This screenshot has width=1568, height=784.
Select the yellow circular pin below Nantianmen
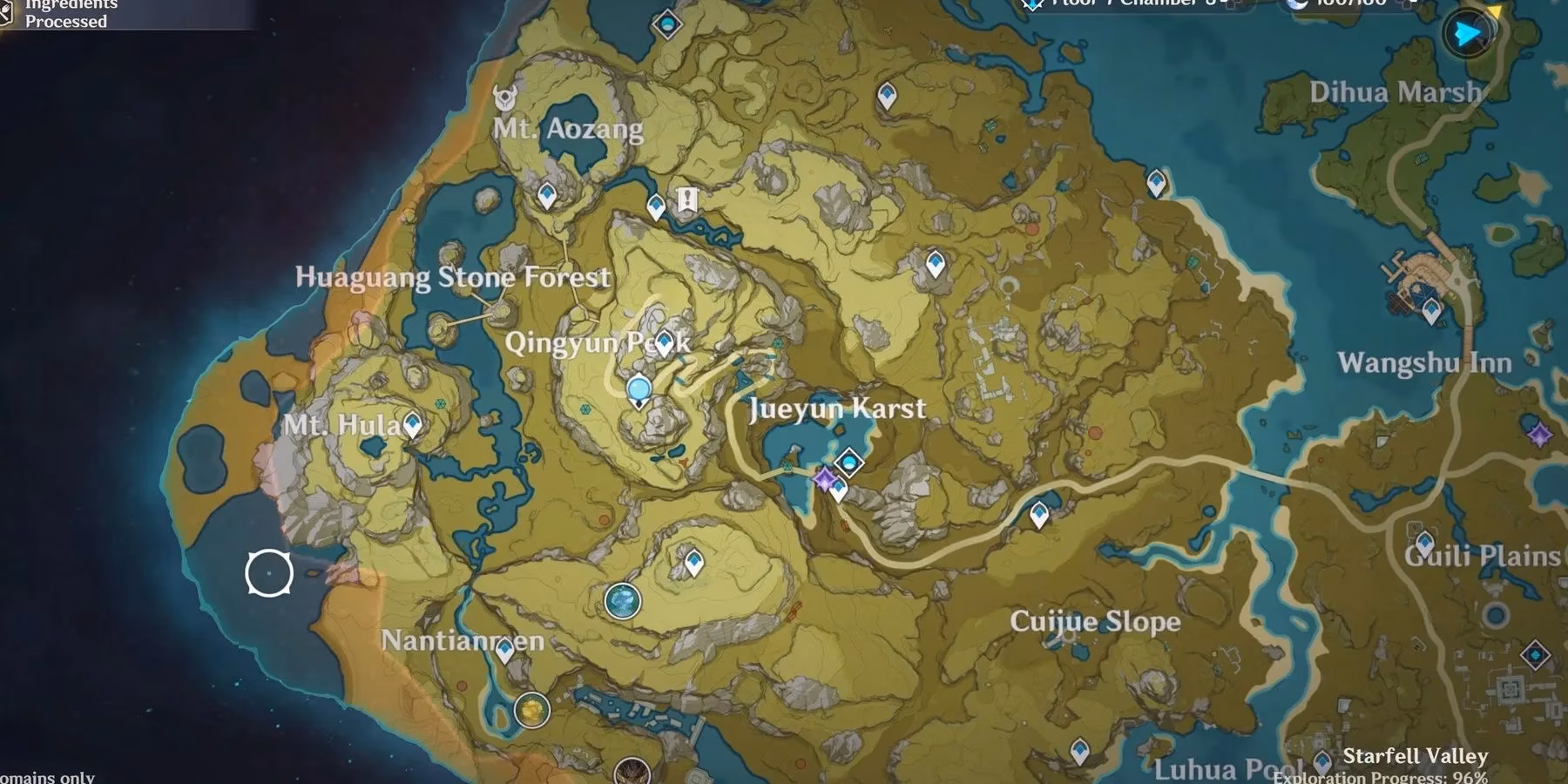pos(531,708)
